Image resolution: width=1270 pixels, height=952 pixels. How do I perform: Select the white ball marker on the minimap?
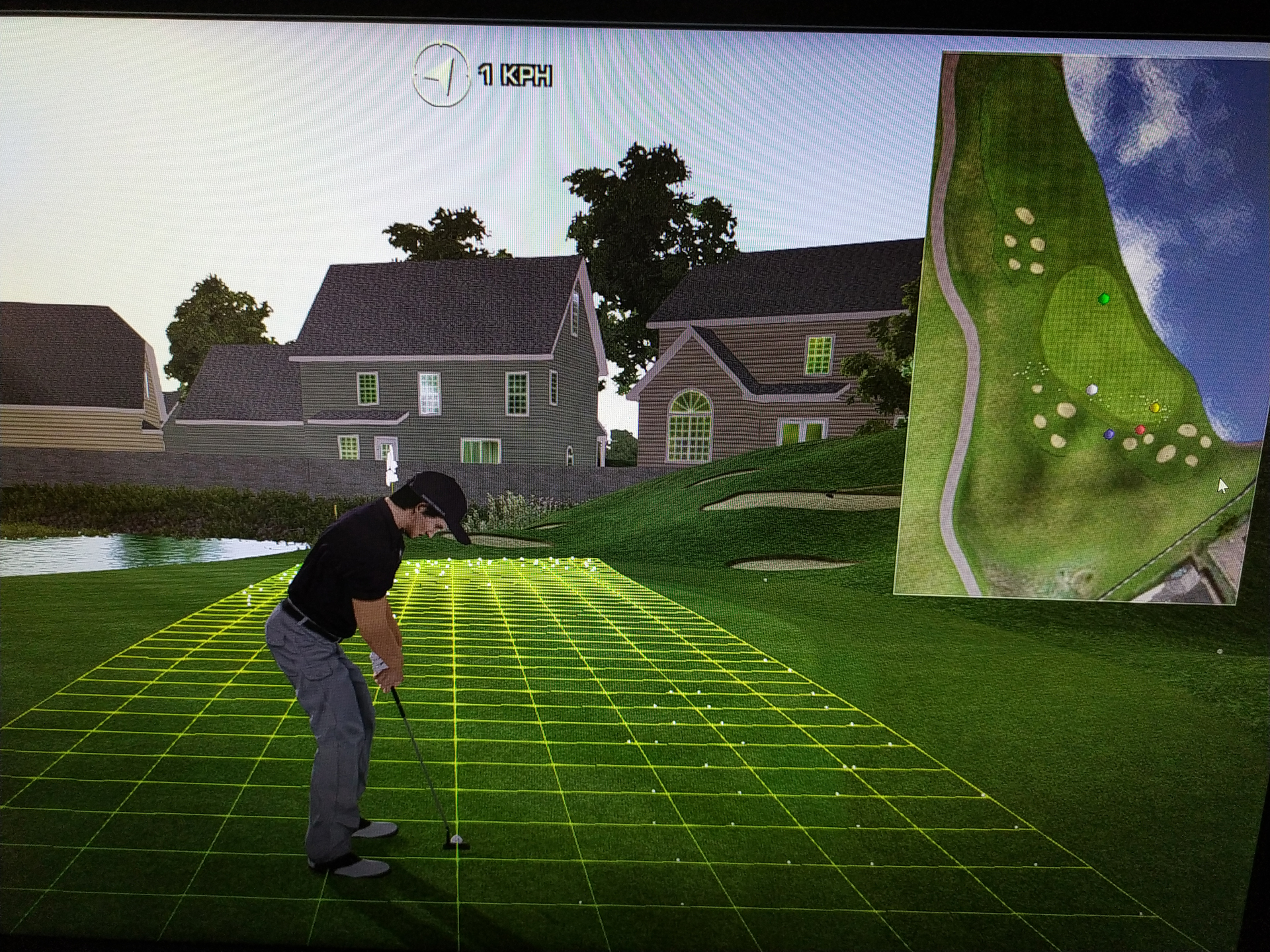pos(1092,390)
